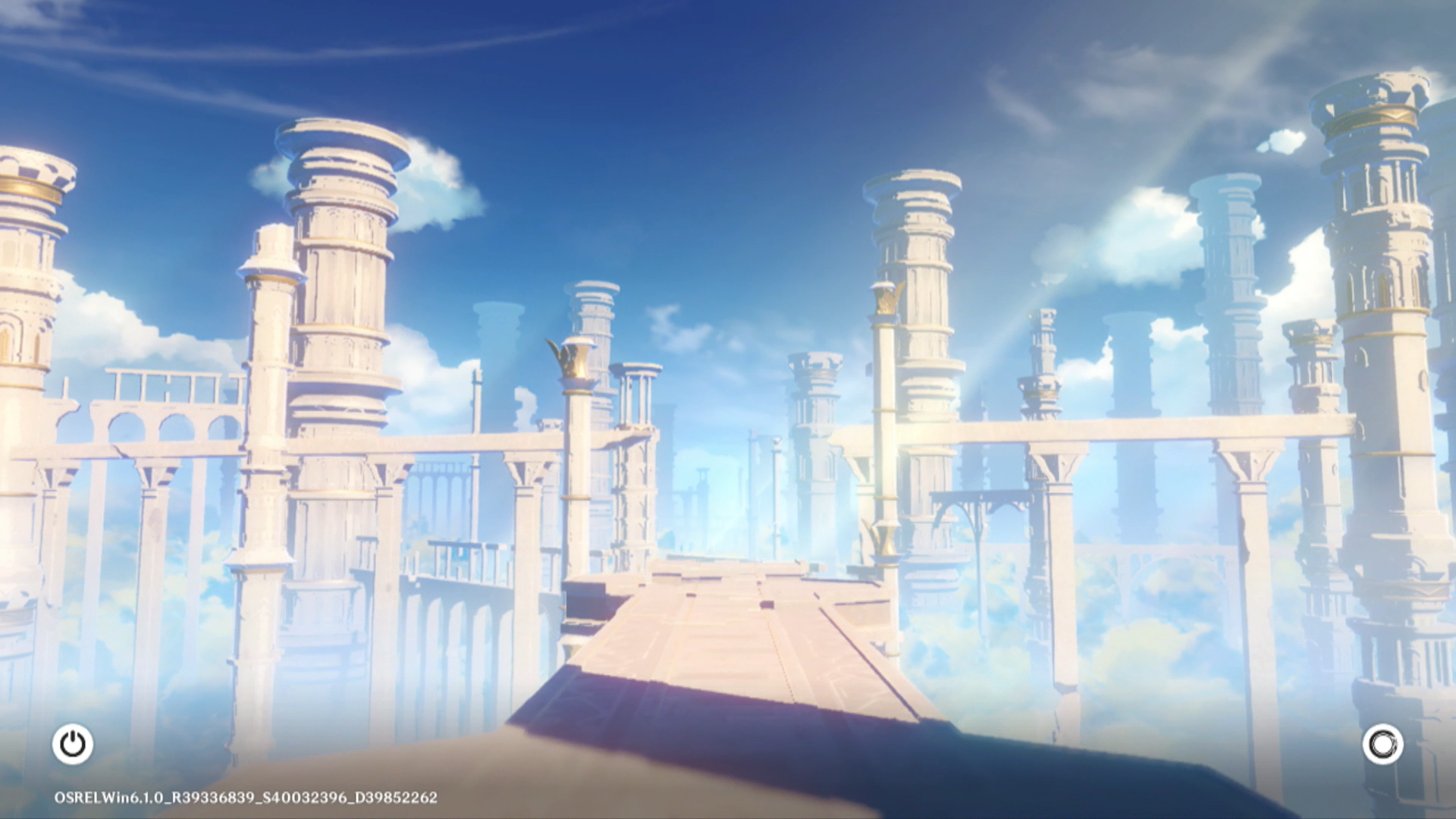Open the circular ring icon button
This screenshot has width=1456, height=819.
[1382, 745]
